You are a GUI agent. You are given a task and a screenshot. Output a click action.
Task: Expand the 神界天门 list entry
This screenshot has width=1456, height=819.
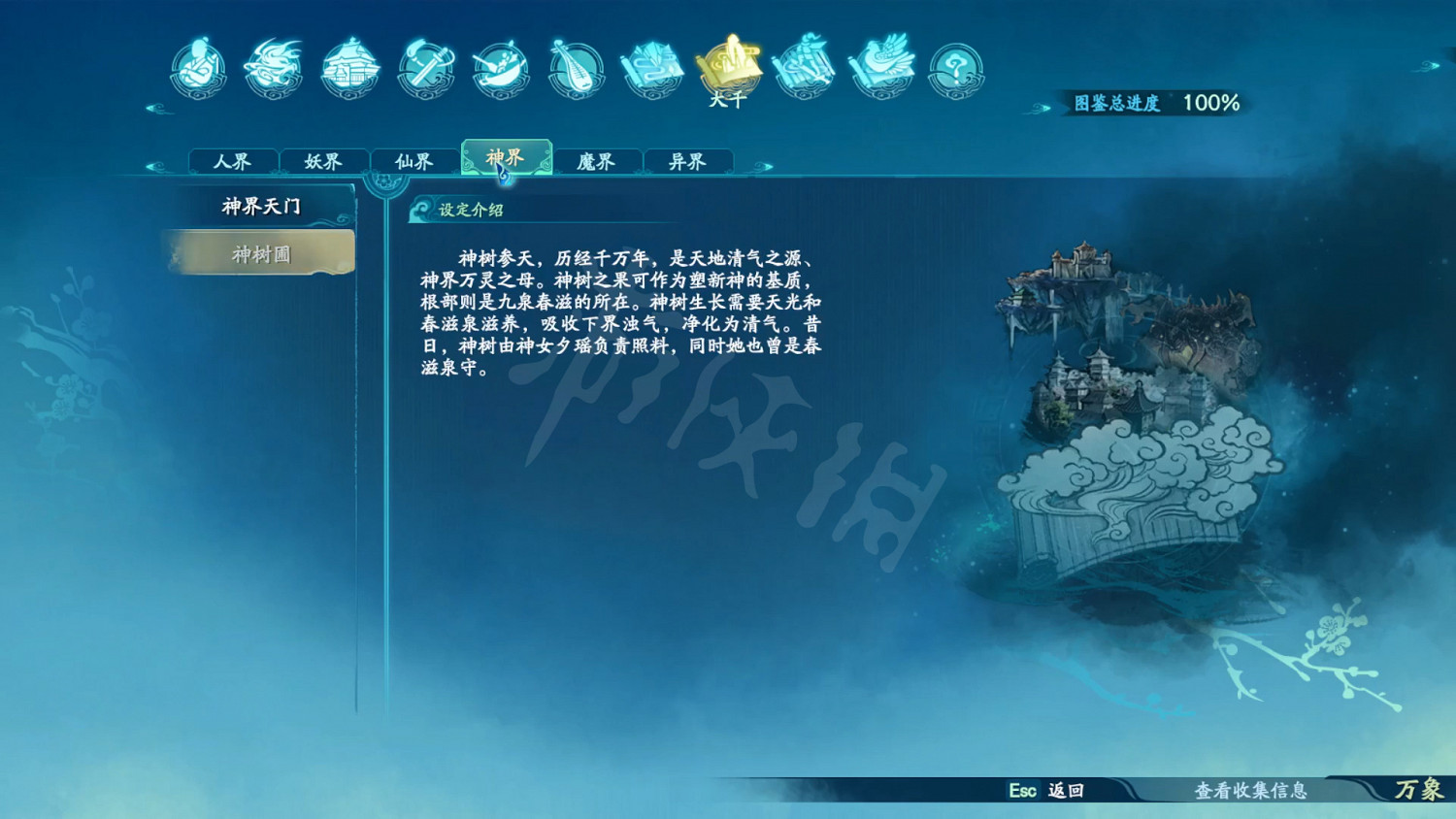[258, 204]
